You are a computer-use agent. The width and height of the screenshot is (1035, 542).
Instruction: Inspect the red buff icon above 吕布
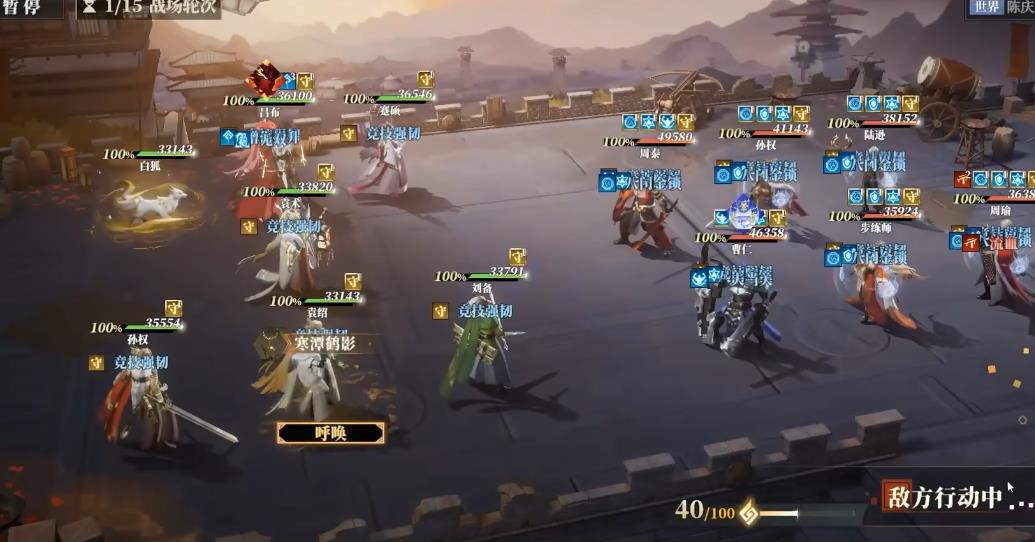266,77
